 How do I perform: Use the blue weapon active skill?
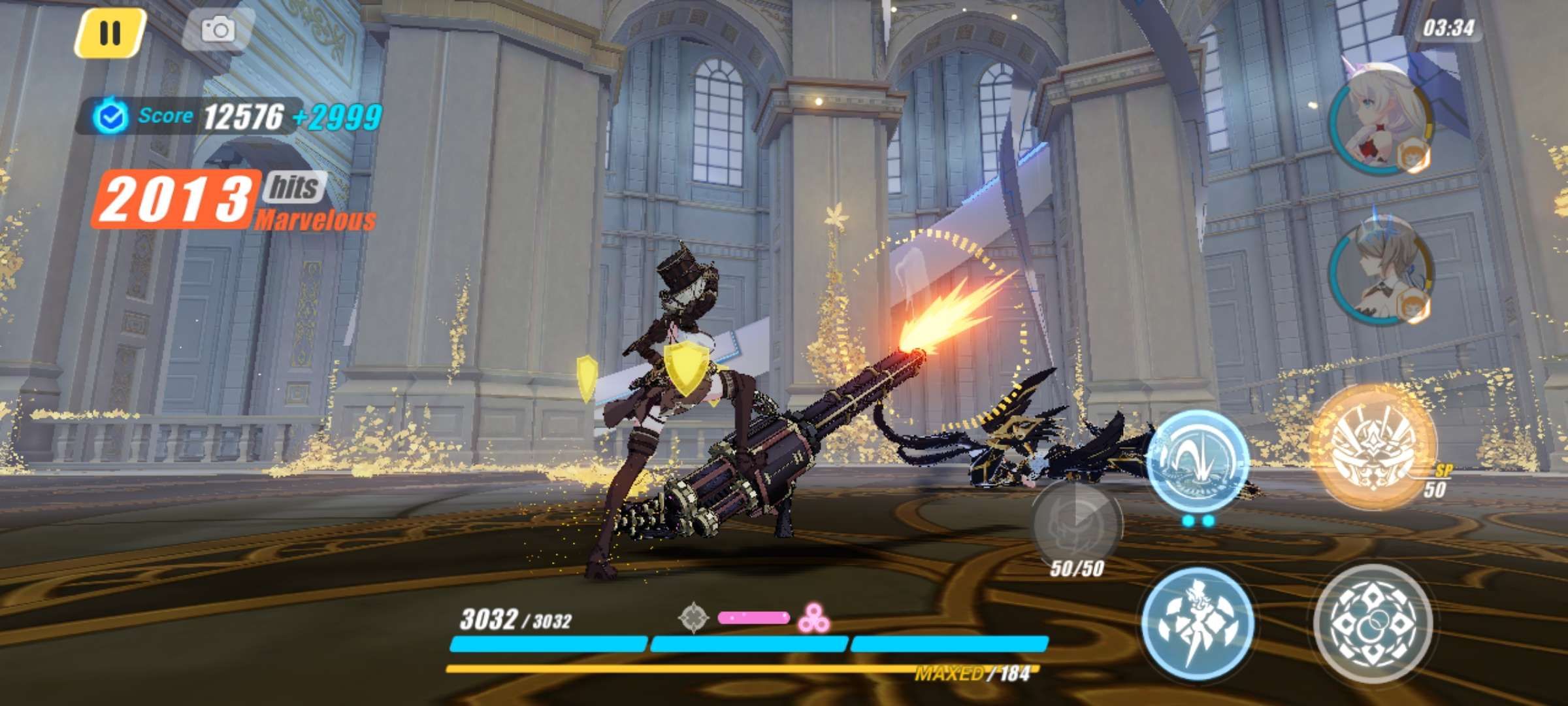1198,461
